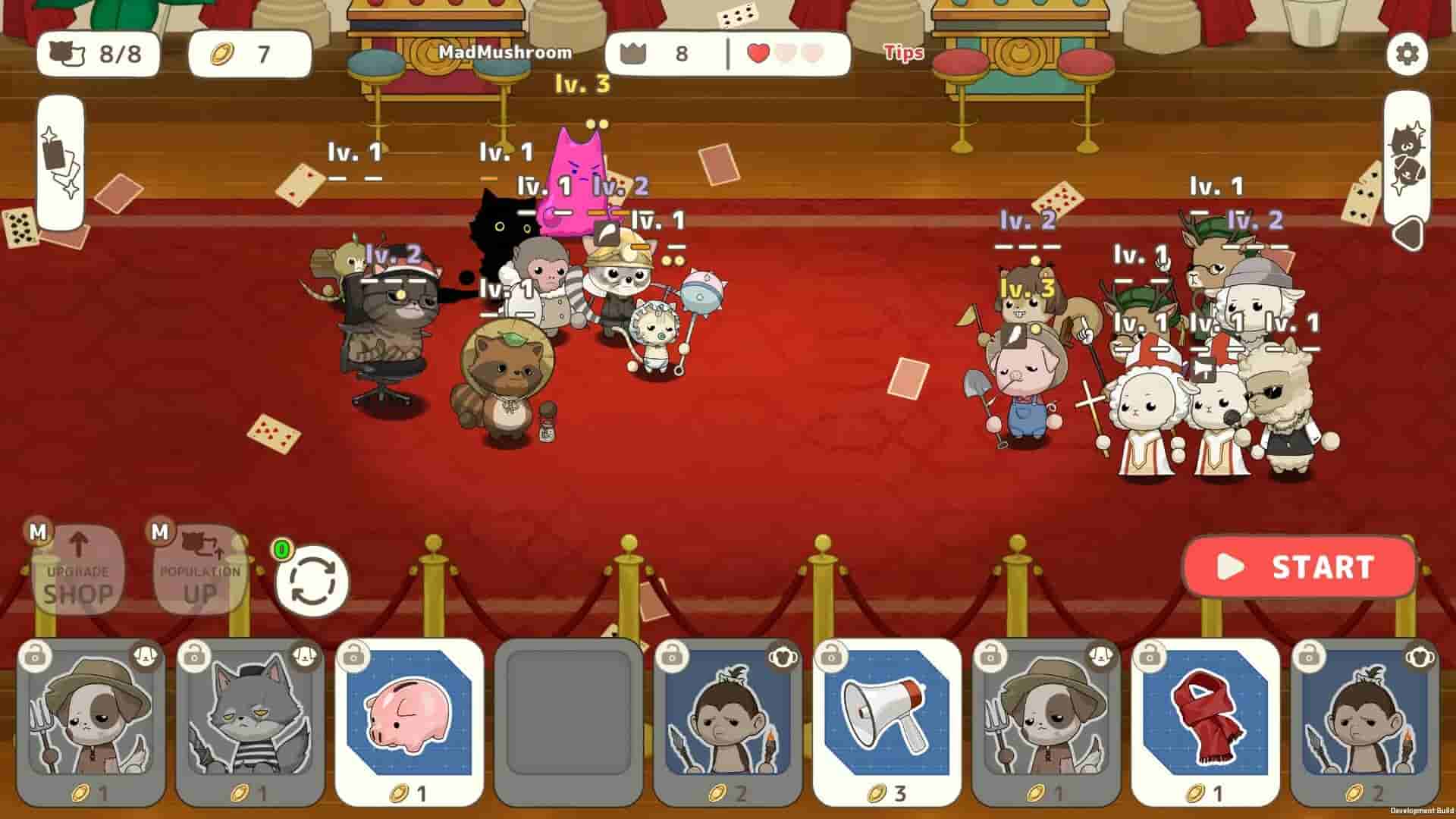
Task: Click the coin counter icon
Action: click(221, 54)
